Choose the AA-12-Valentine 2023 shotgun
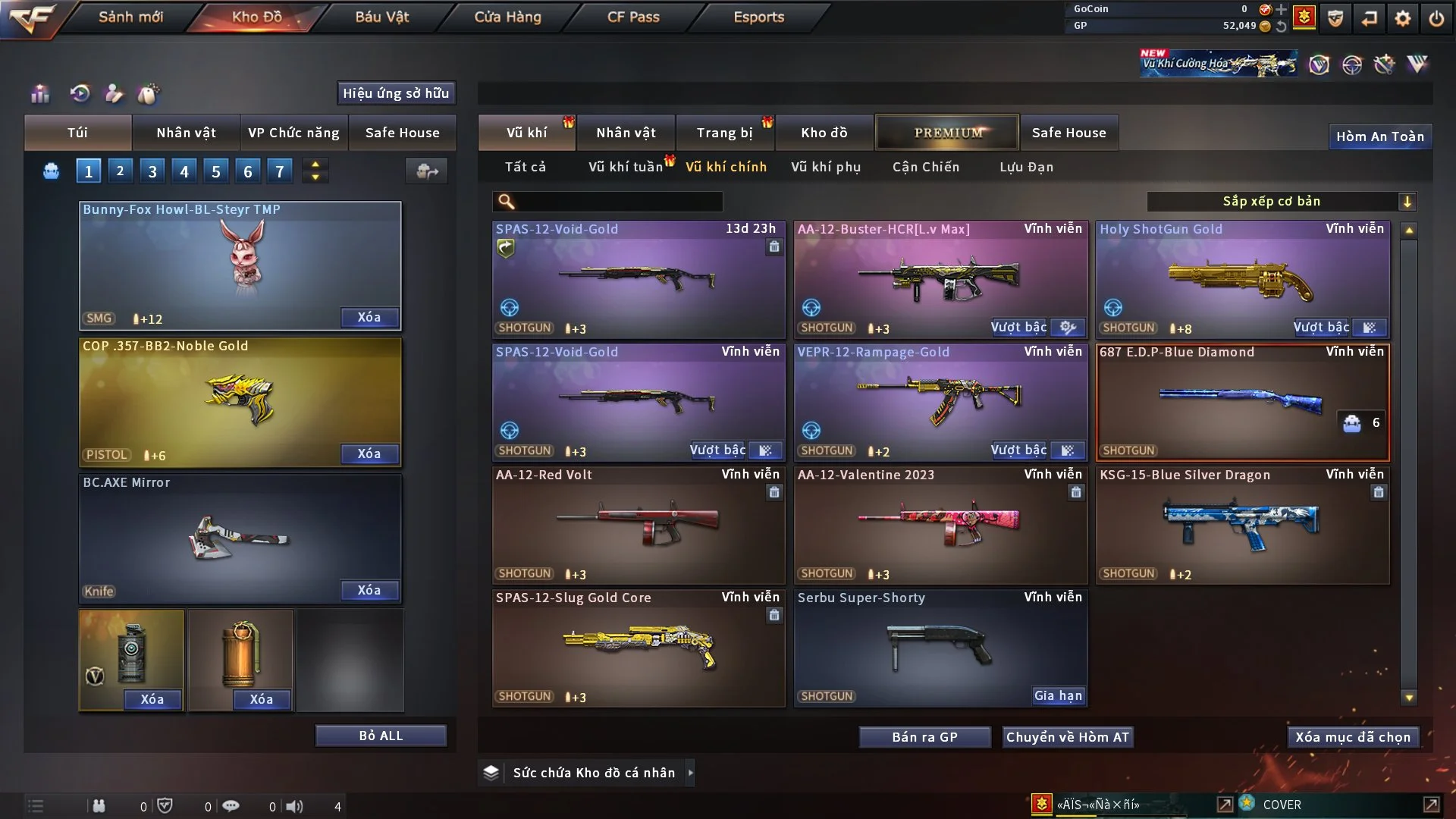The width and height of the screenshot is (1456, 819). click(x=940, y=525)
